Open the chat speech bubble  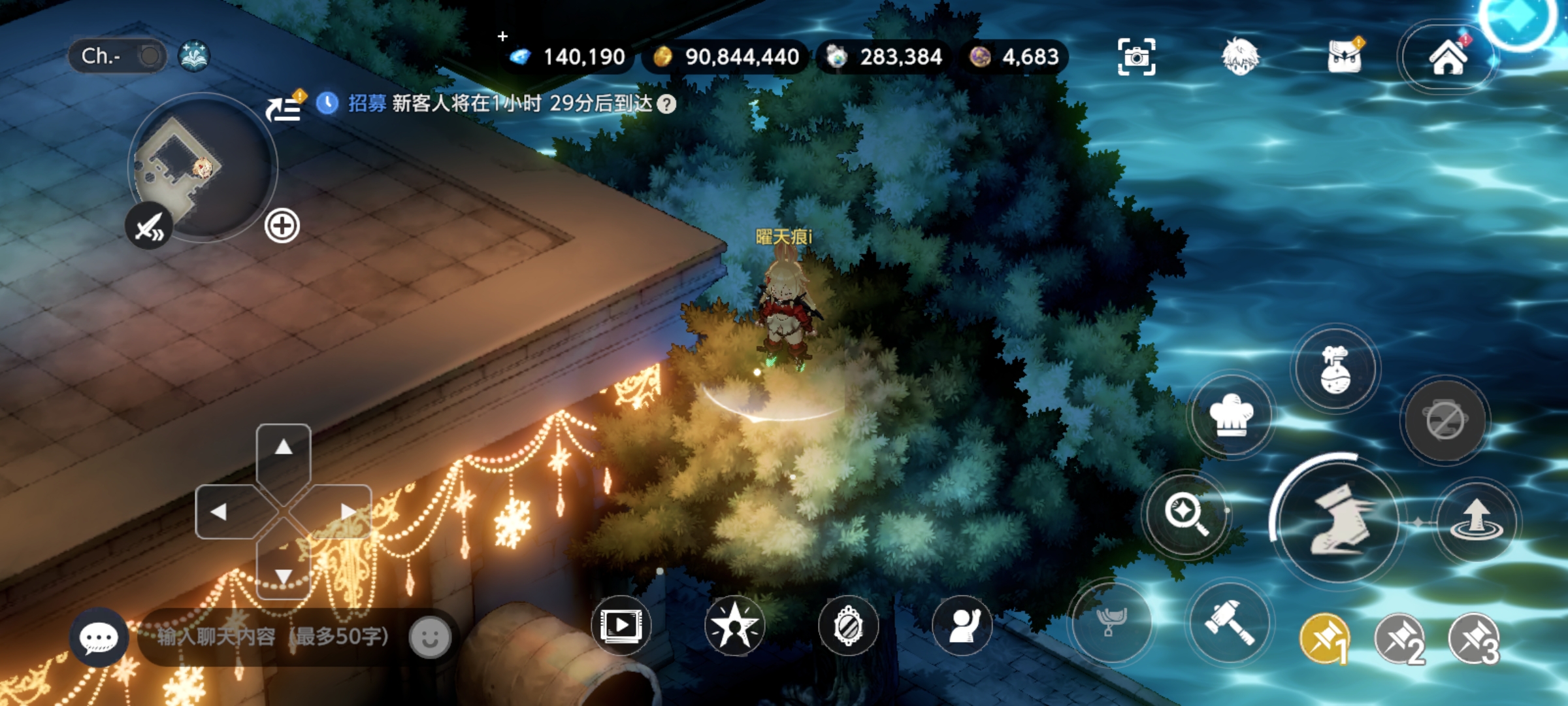pyautogui.click(x=99, y=637)
